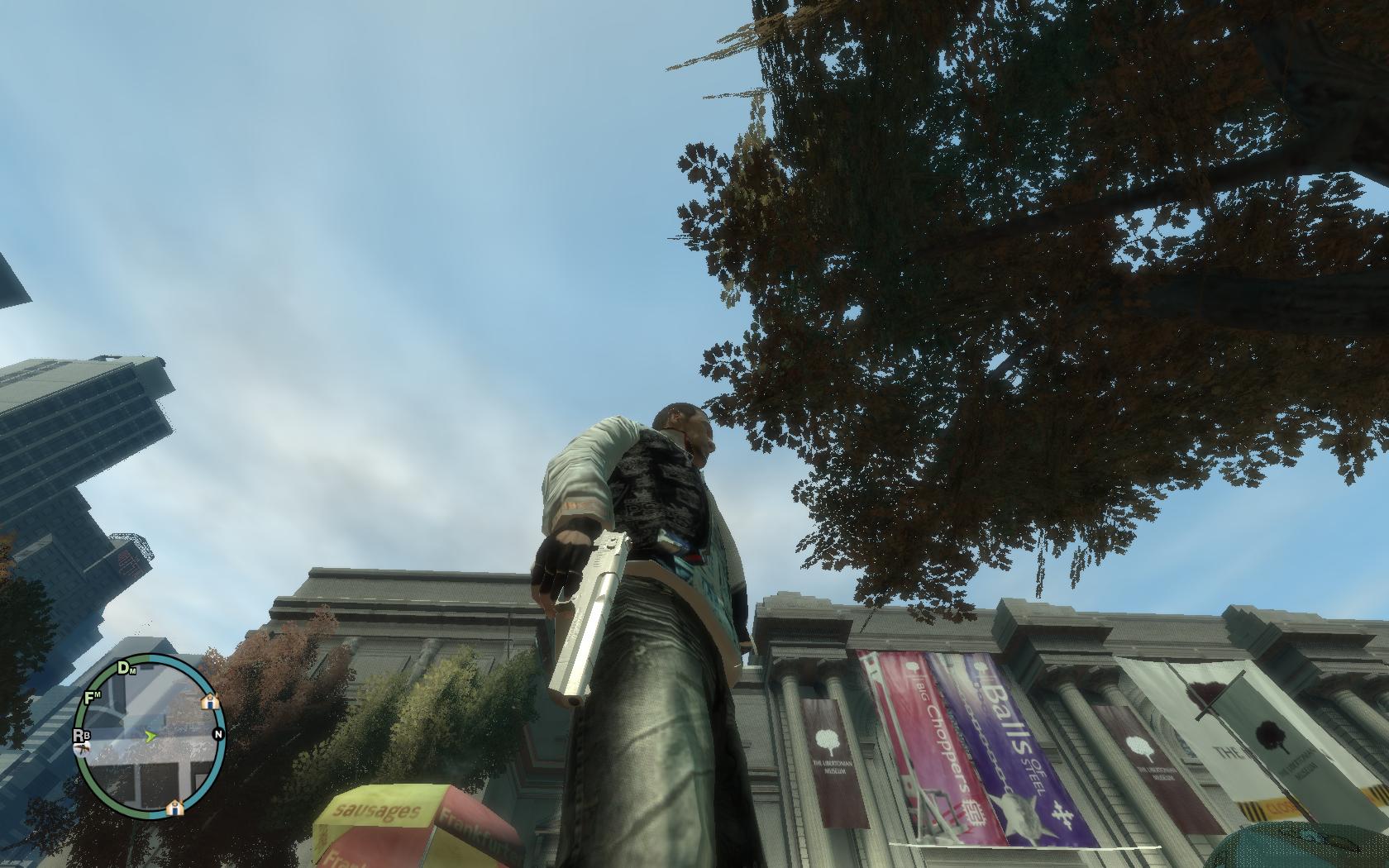Click the north N compass marker

218,734
